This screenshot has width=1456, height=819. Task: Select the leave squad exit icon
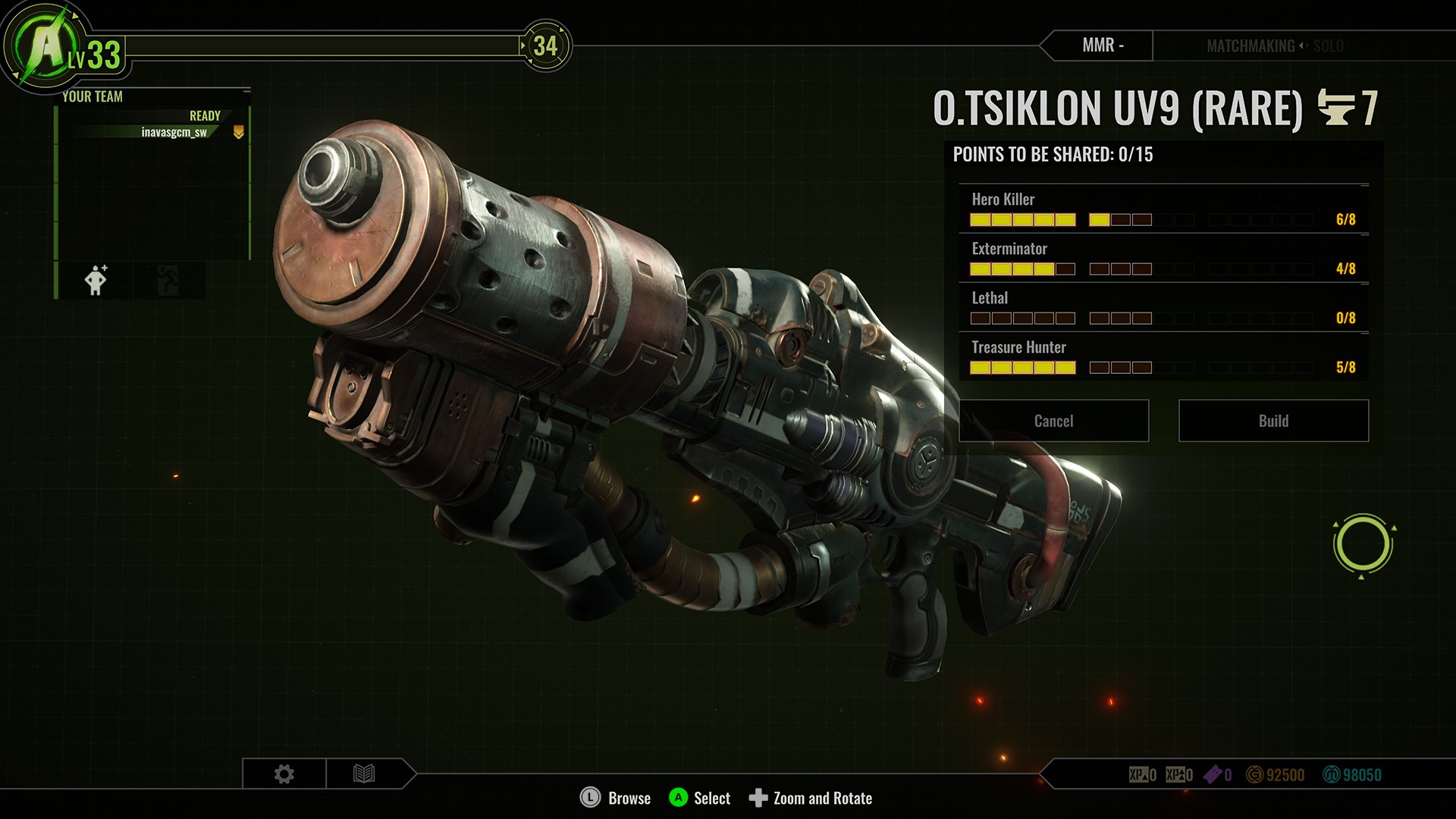coord(168,280)
